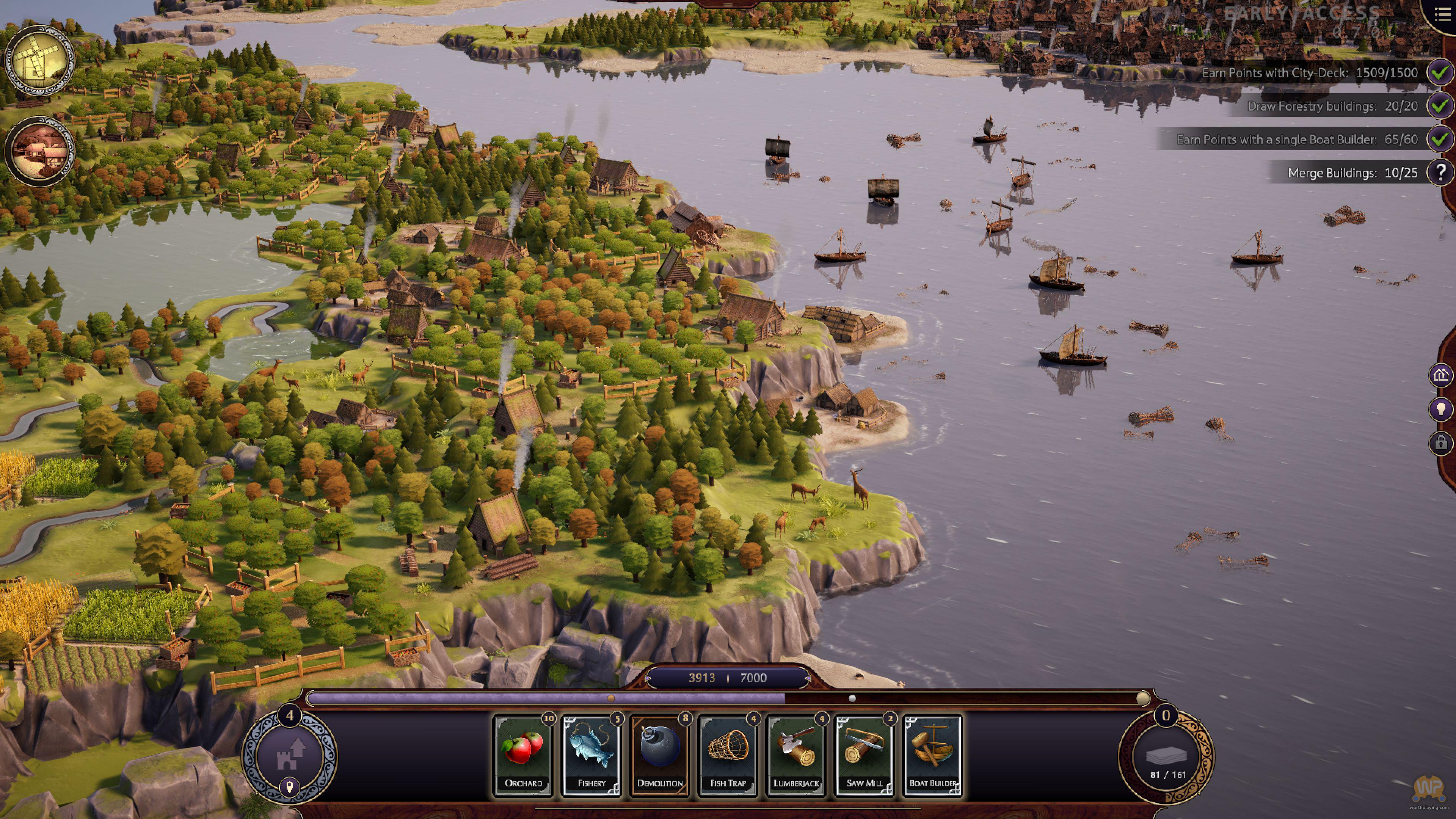
Task: Click the Forestry buildings objective checkmark
Action: pos(1441,106)
